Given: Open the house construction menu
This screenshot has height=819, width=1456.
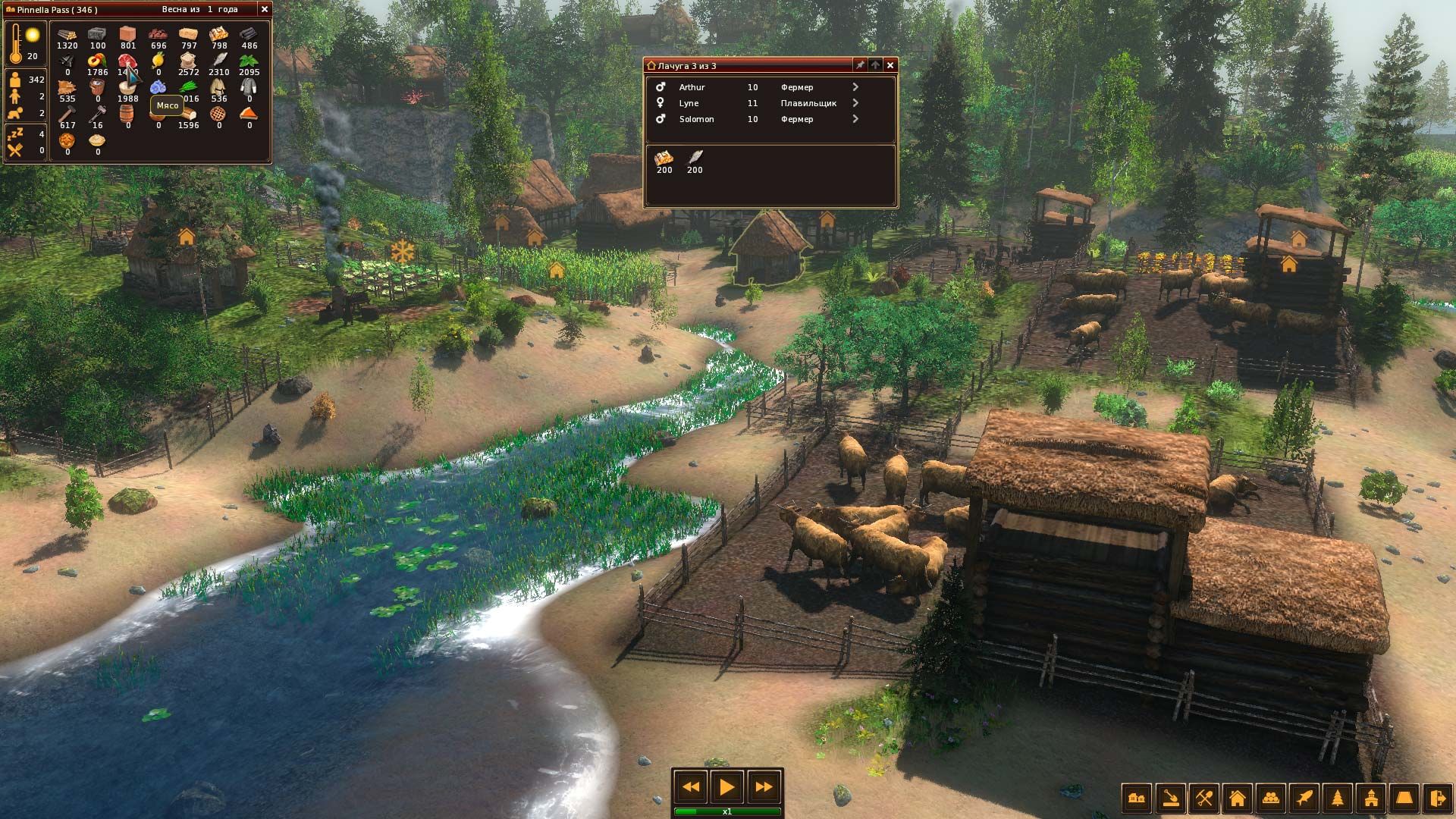Looking at the screenshot, I should coord(1237,798).
